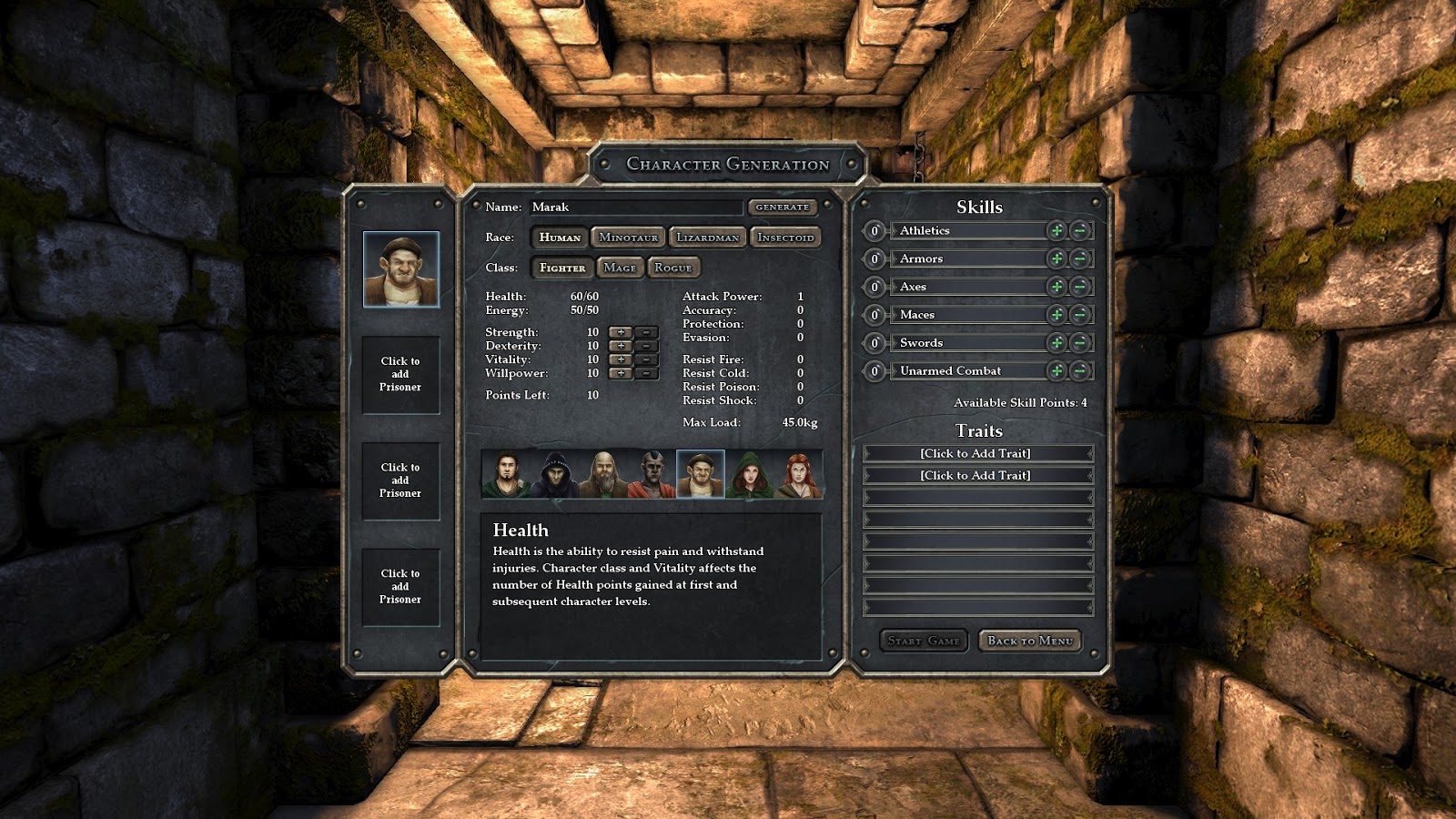This screenshot has width=1456, height=819.
Task: Select the Fighter class
Action: tap(562, 268)
